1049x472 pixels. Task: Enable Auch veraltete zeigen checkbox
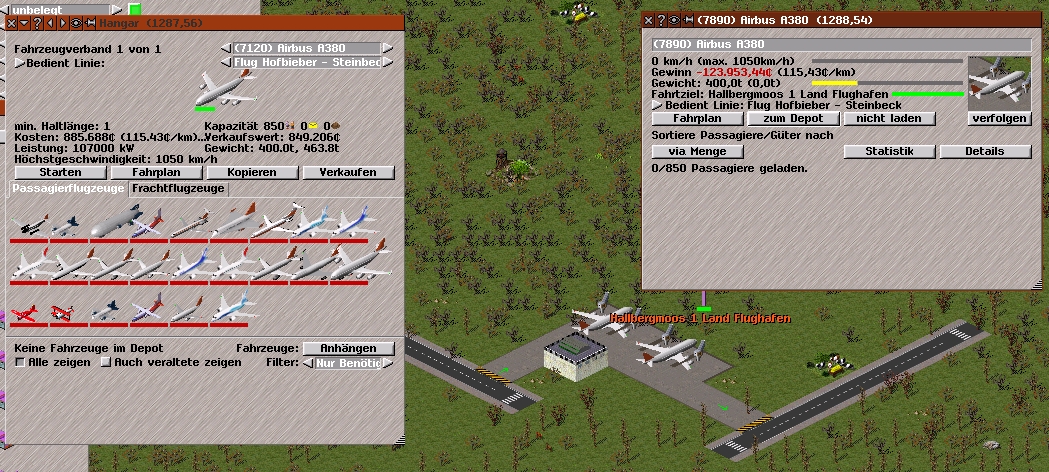click(x=105, y=362)
